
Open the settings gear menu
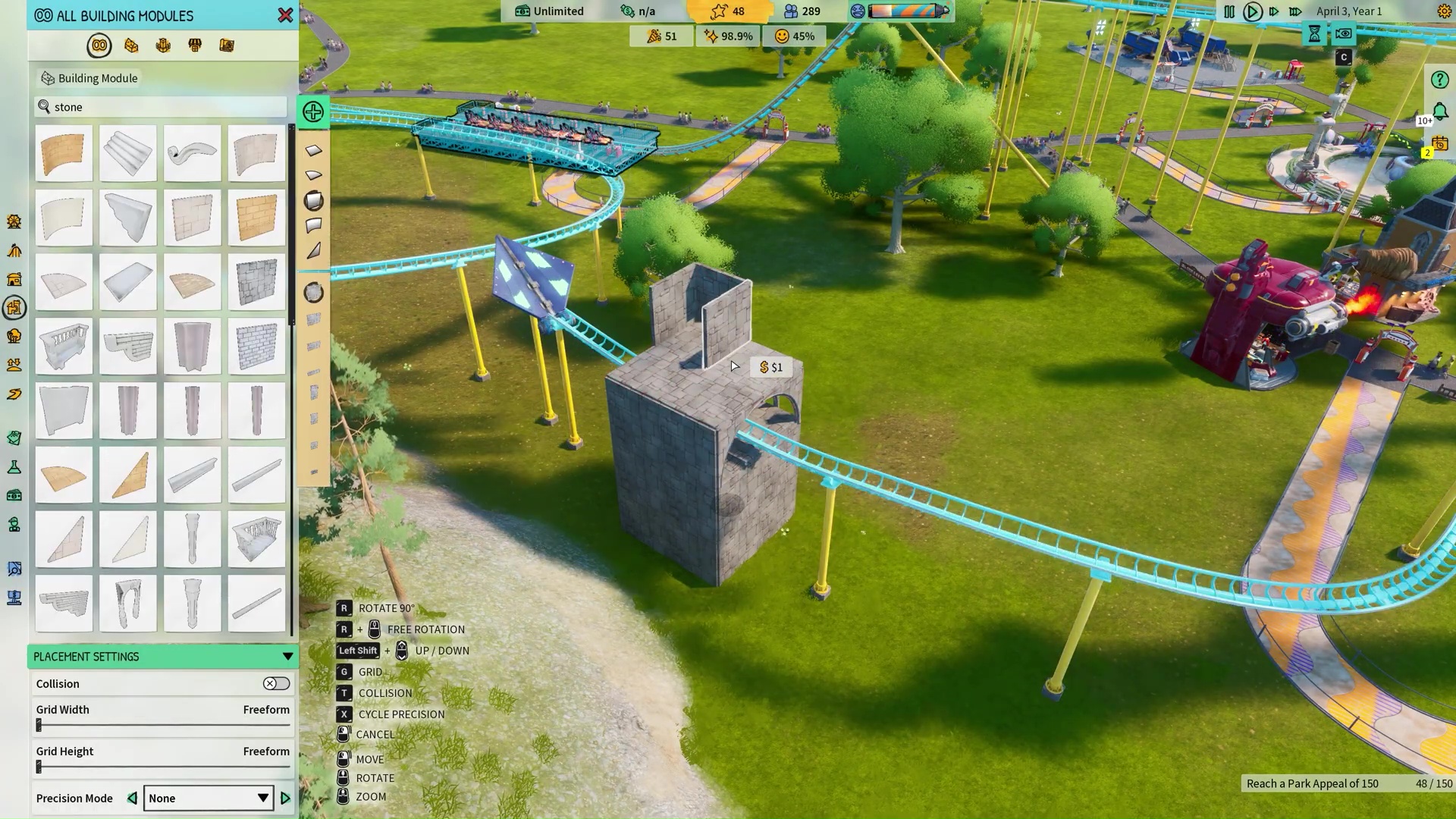(1444, 11)
